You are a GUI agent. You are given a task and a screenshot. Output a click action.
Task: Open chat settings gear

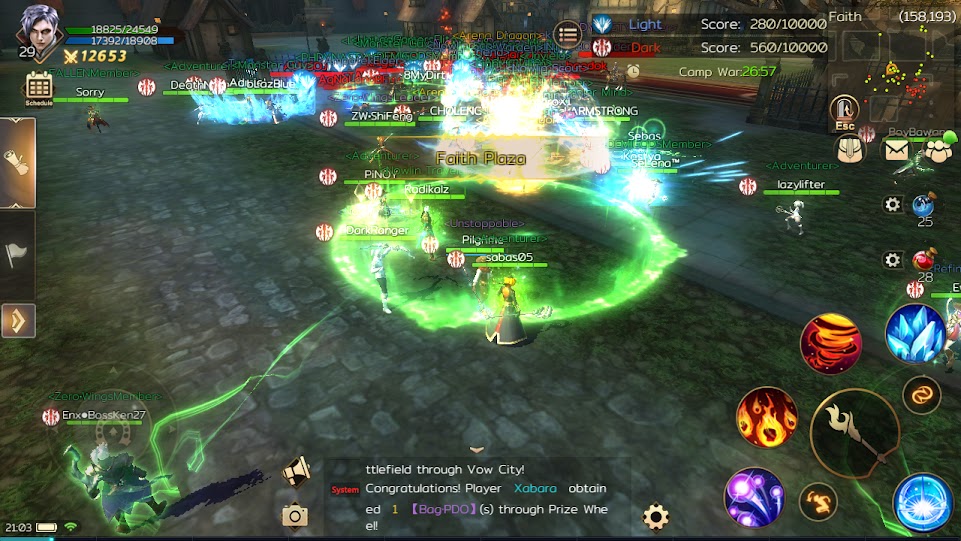[x=656, y=516]
